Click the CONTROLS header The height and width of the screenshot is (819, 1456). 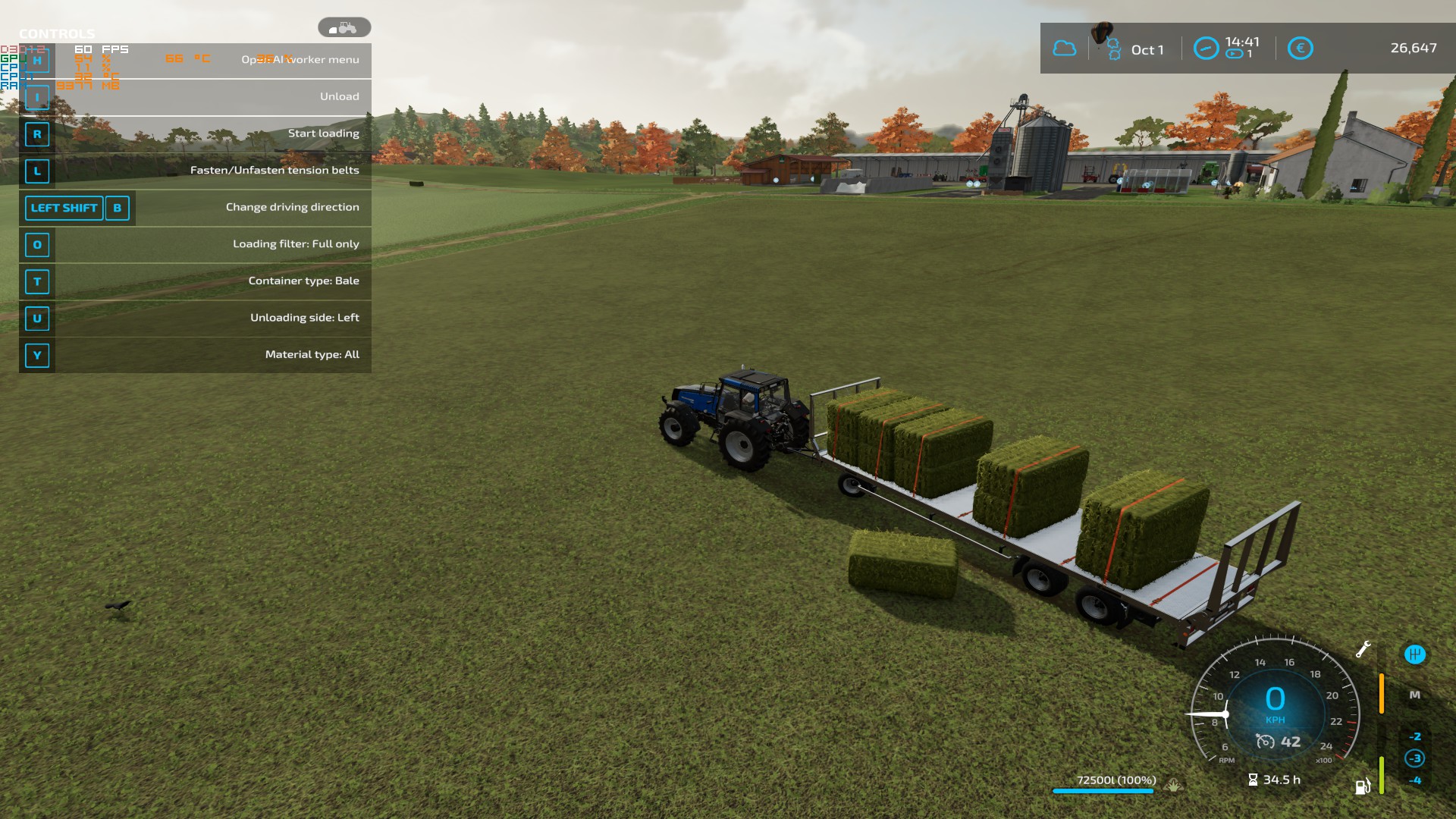click(x=56, y=33)
